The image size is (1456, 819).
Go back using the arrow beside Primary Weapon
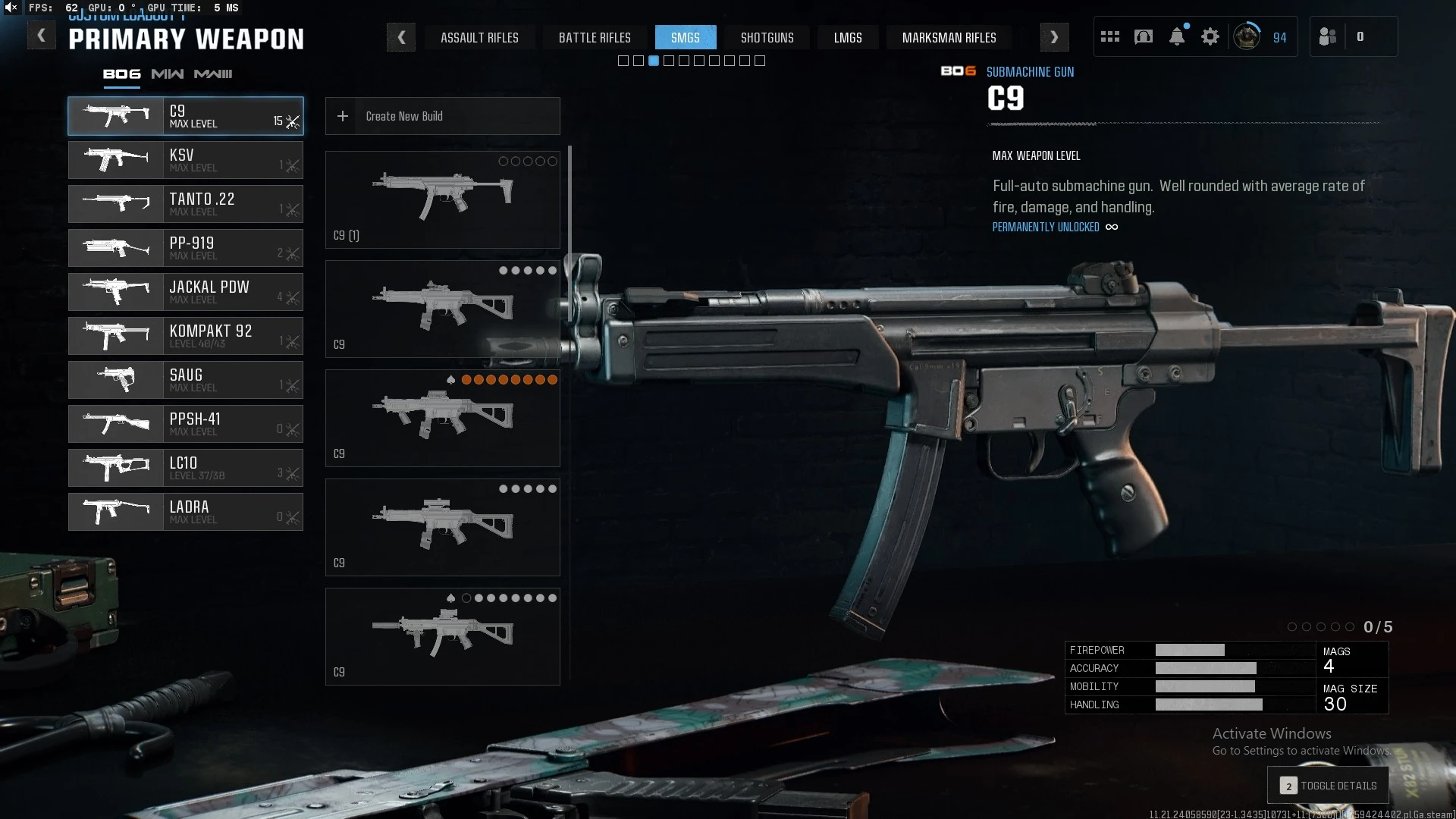click(42, 36)
